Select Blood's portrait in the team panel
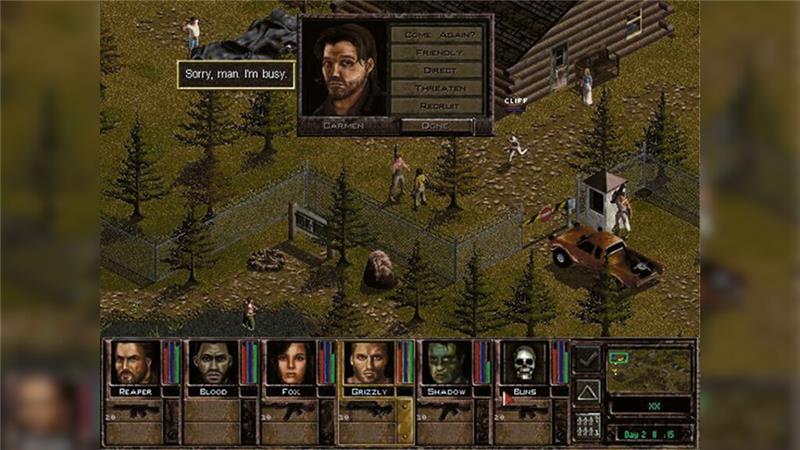This screenshot has width=800, height=450. (211, 363)
